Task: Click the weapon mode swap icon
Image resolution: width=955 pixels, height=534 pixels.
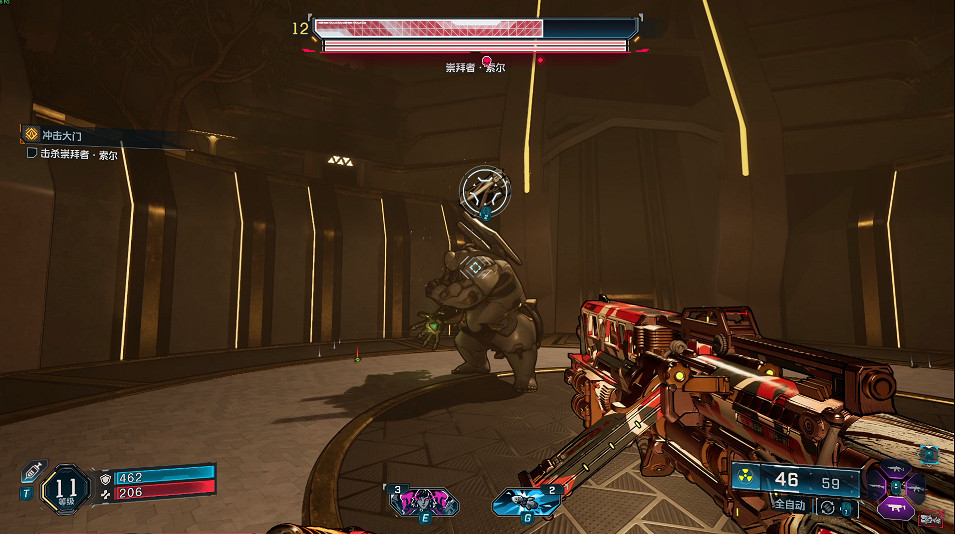Action: (x=827, y=507)
